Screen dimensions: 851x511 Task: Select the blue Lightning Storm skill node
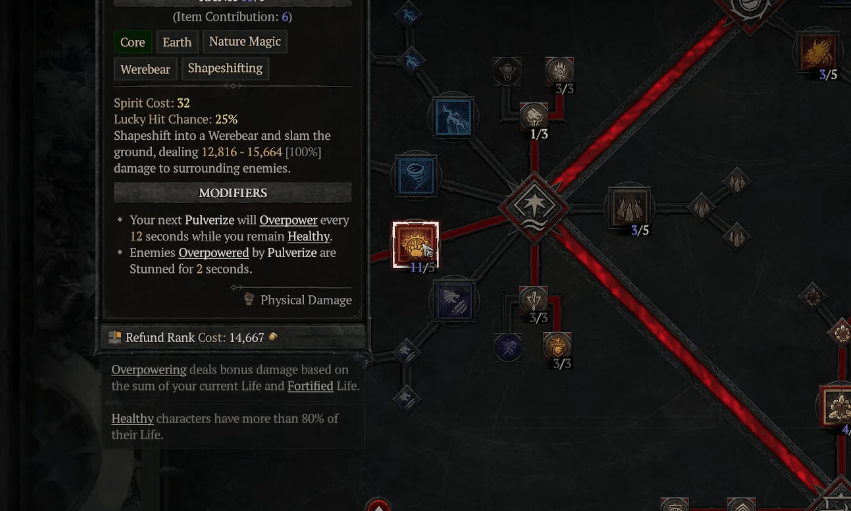coord(453,118)
